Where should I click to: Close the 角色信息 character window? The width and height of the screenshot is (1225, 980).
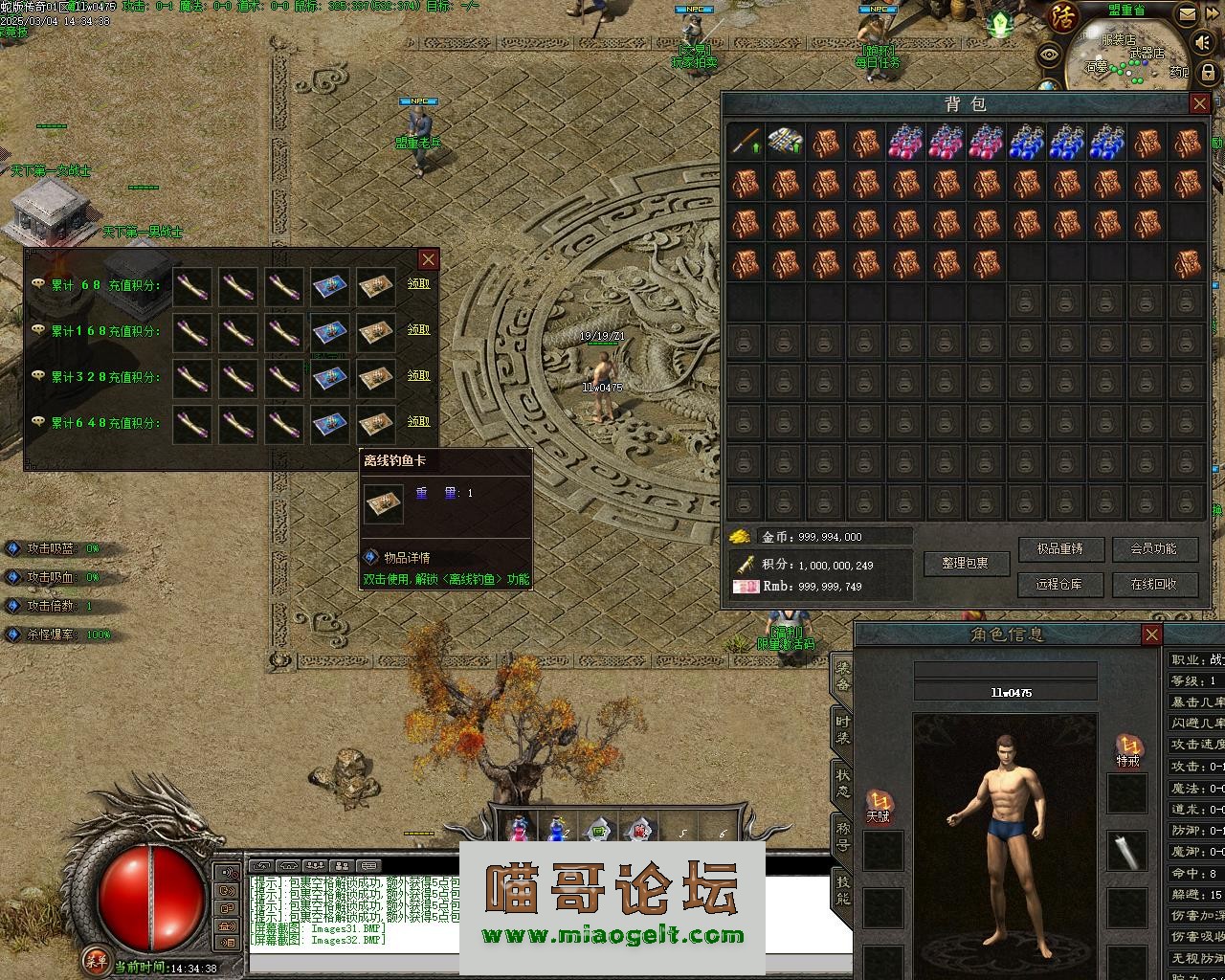click(x=1151, y=635)
